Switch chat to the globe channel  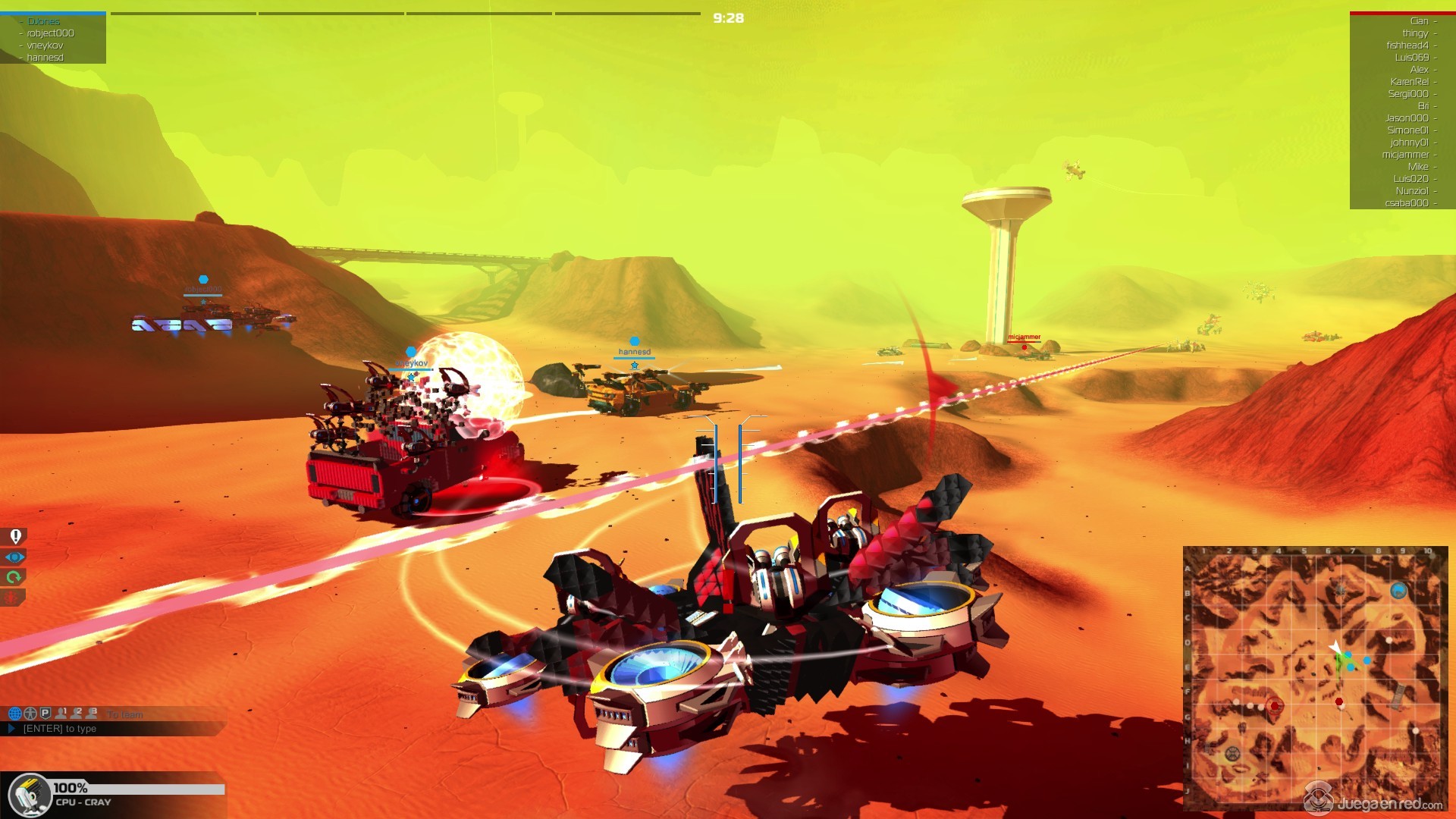14,714
